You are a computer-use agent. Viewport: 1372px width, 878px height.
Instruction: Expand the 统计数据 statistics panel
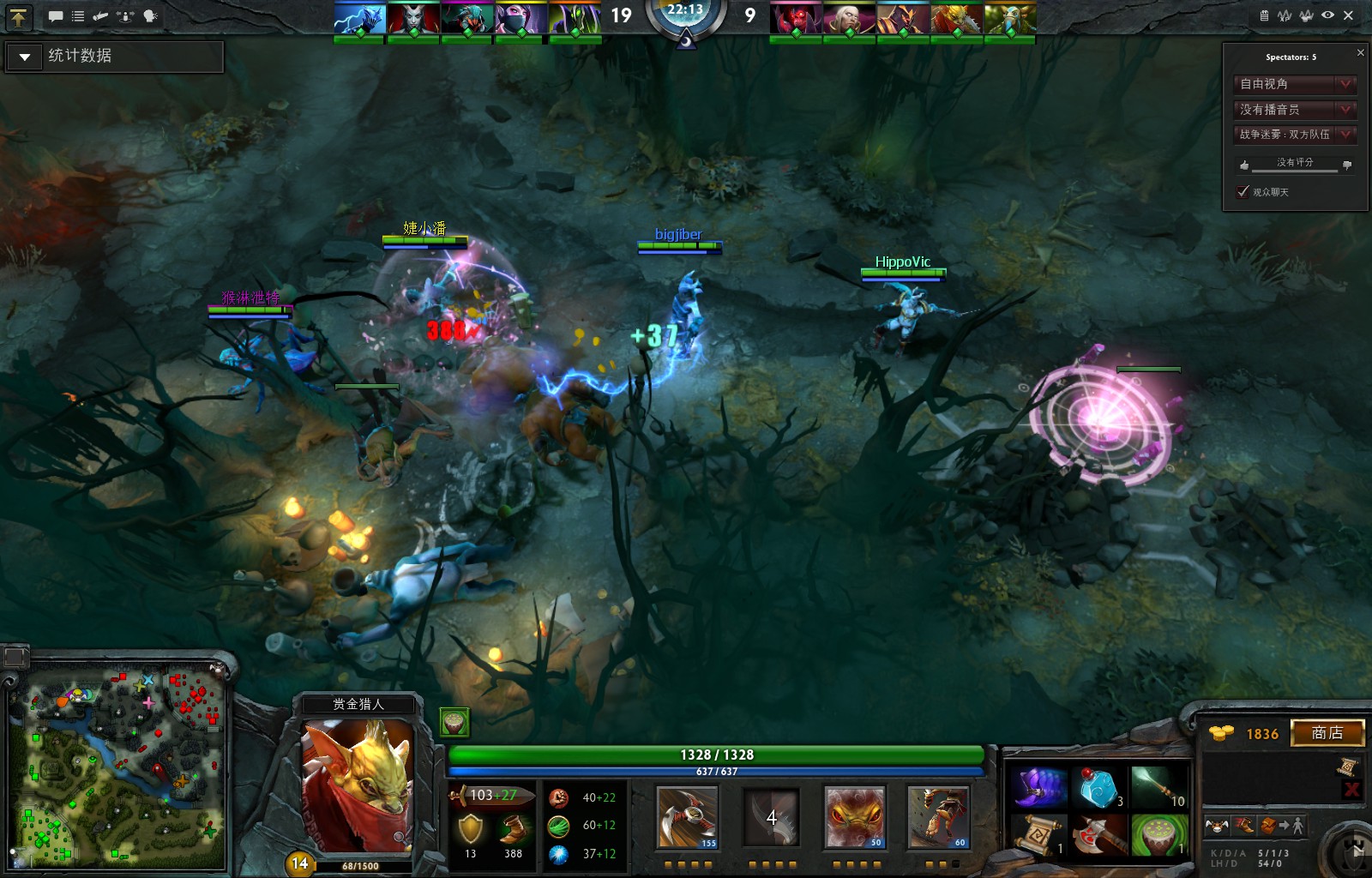tap(24, 57)
